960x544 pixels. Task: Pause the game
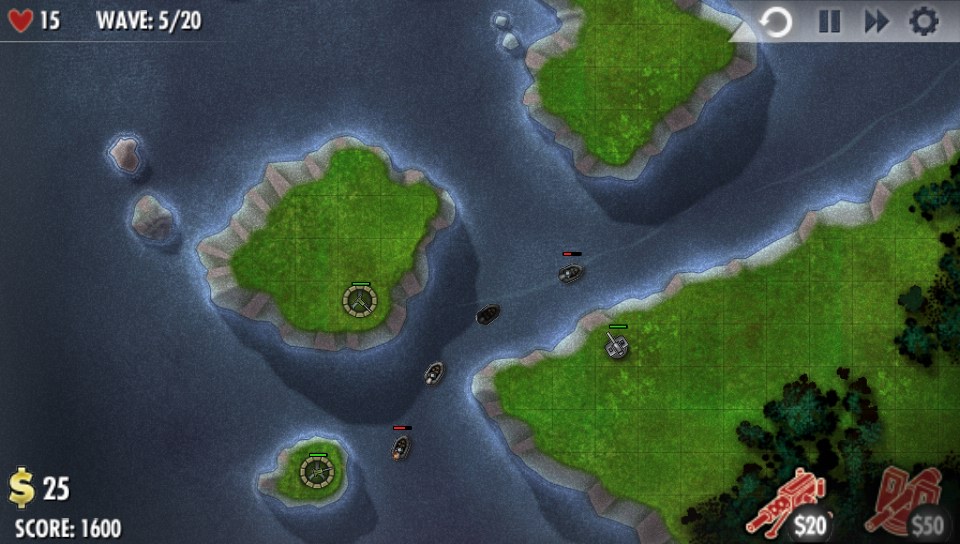(829, 21)
